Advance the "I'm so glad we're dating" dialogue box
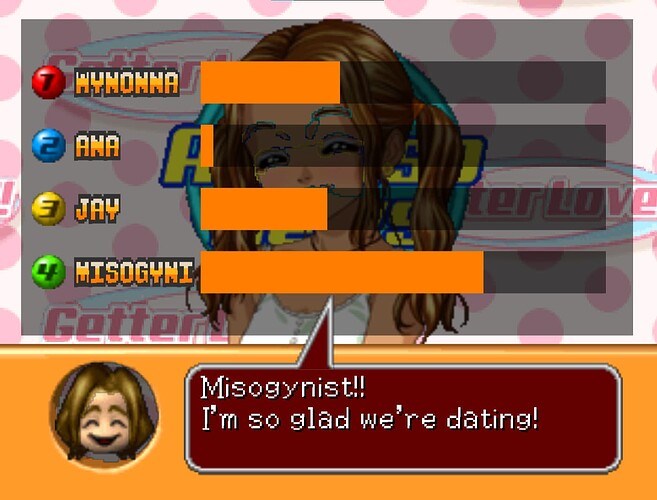Screen dimensions: 657x500 pyautogui.click(x=403, y=417)
